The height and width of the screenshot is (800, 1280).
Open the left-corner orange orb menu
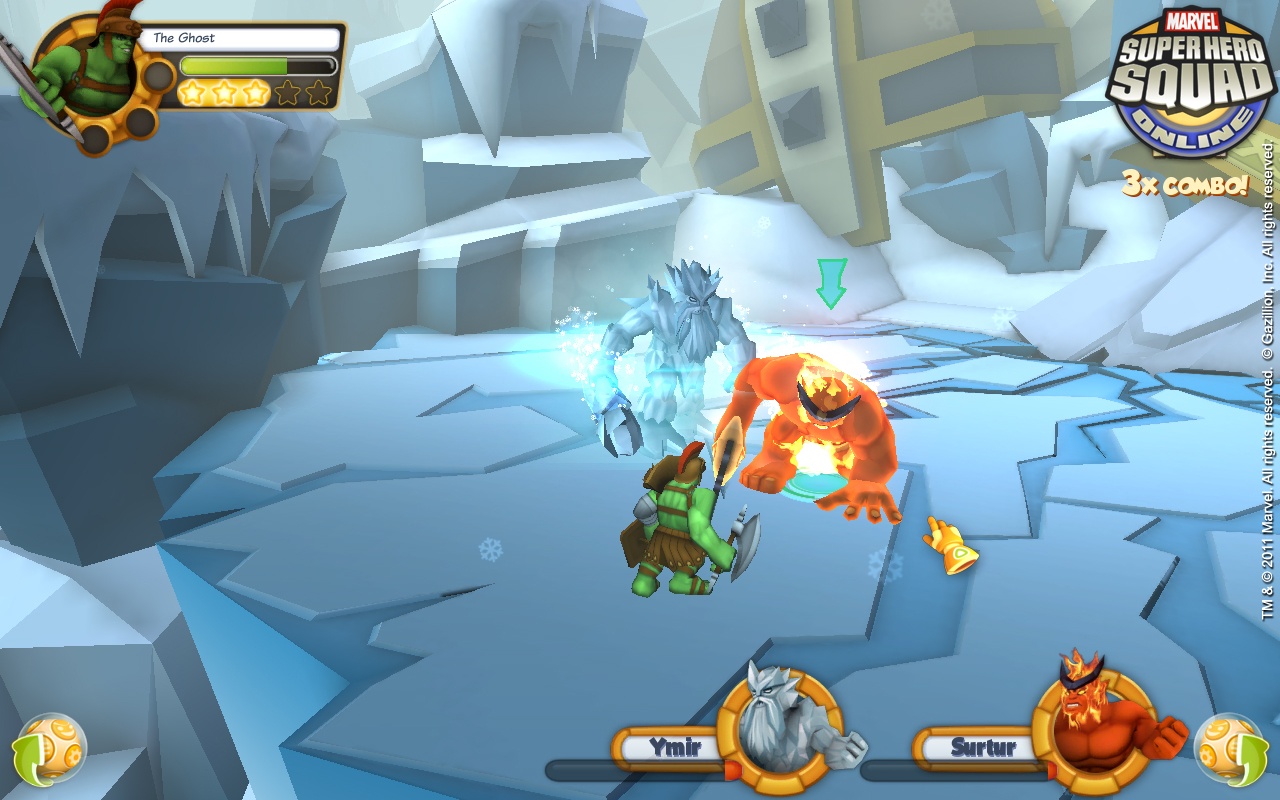click(55, 748)
